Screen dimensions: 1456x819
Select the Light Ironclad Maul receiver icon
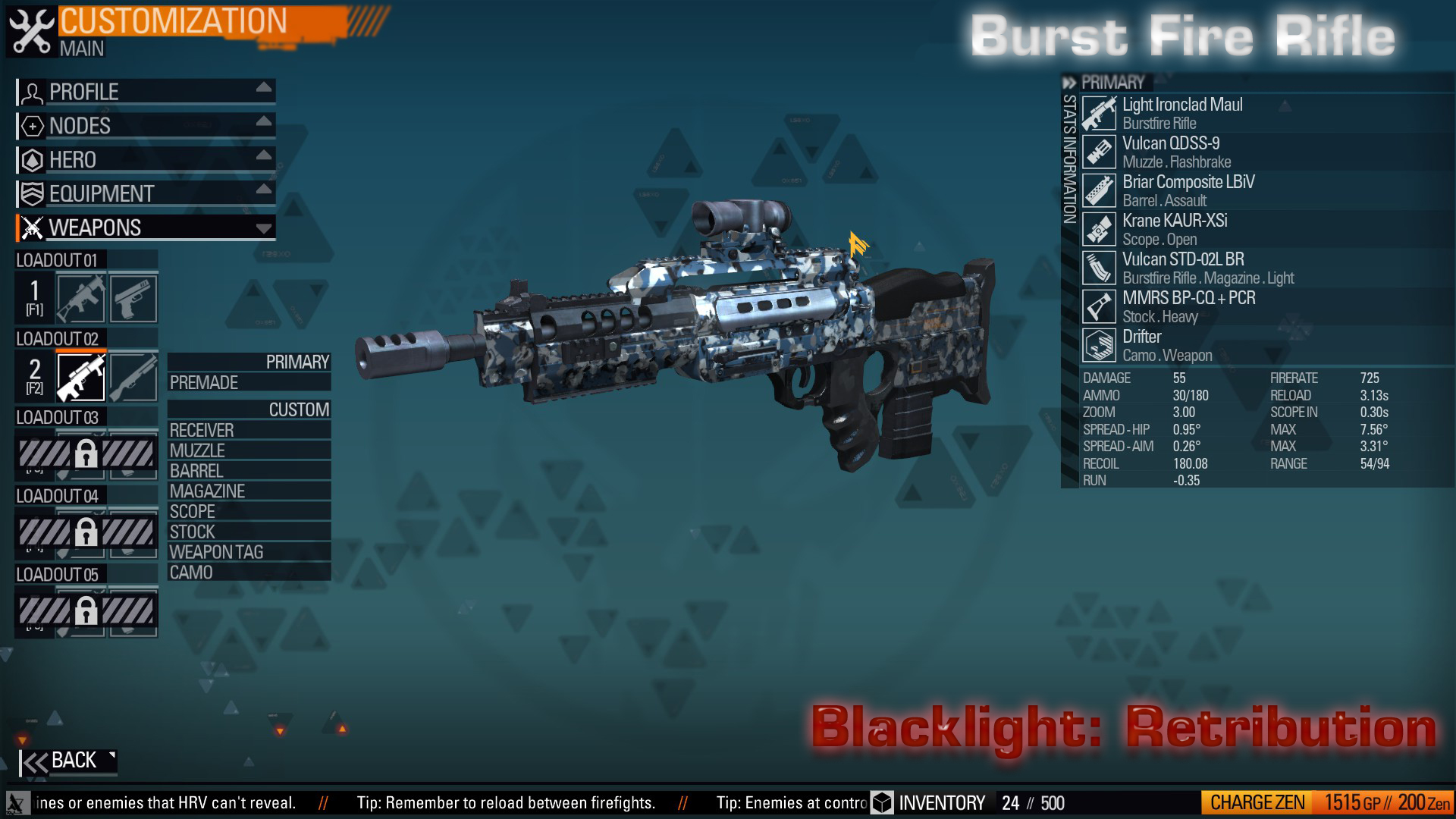(1099, 112)
